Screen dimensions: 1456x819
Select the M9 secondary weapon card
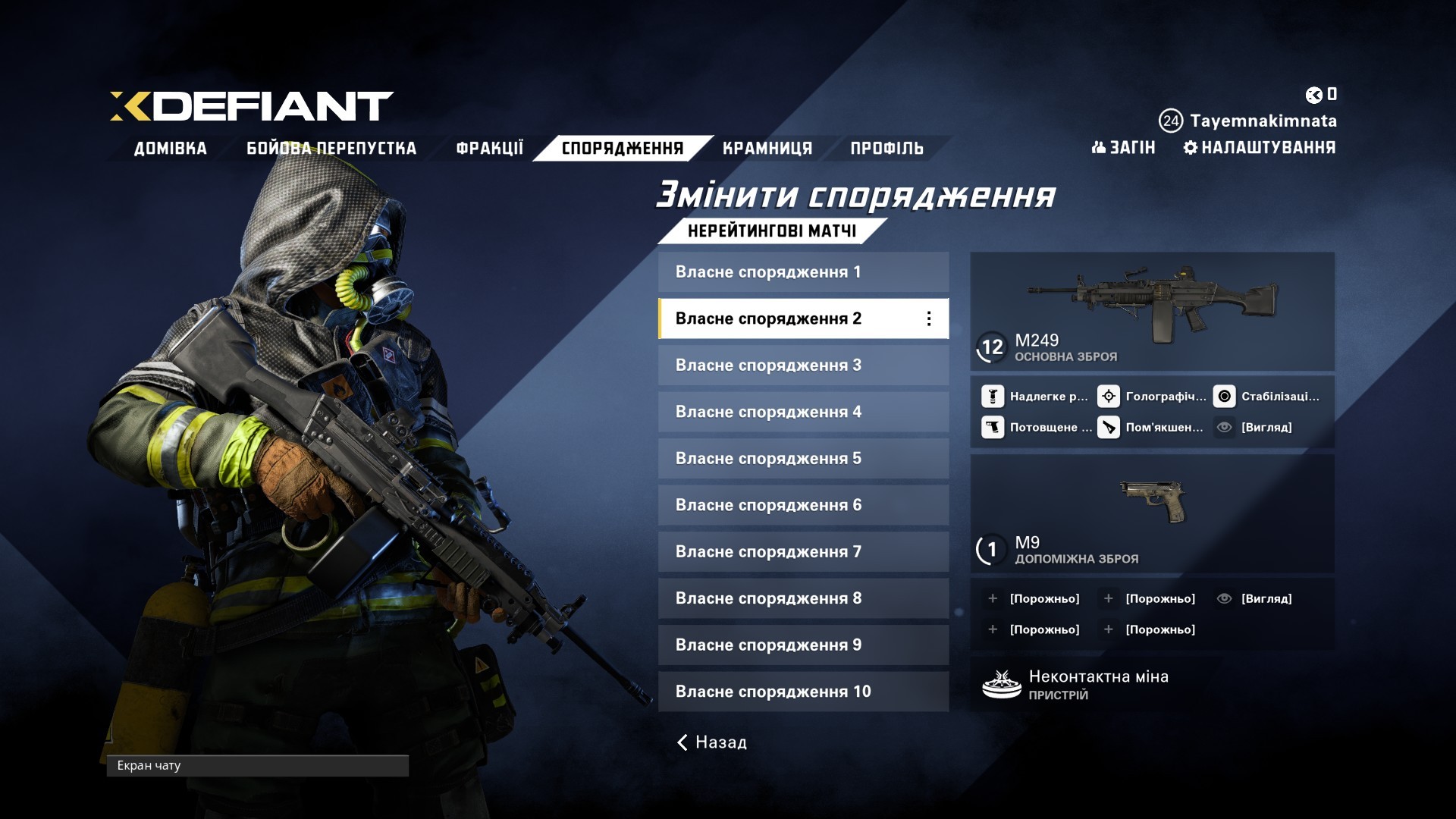pos(1151,514)
